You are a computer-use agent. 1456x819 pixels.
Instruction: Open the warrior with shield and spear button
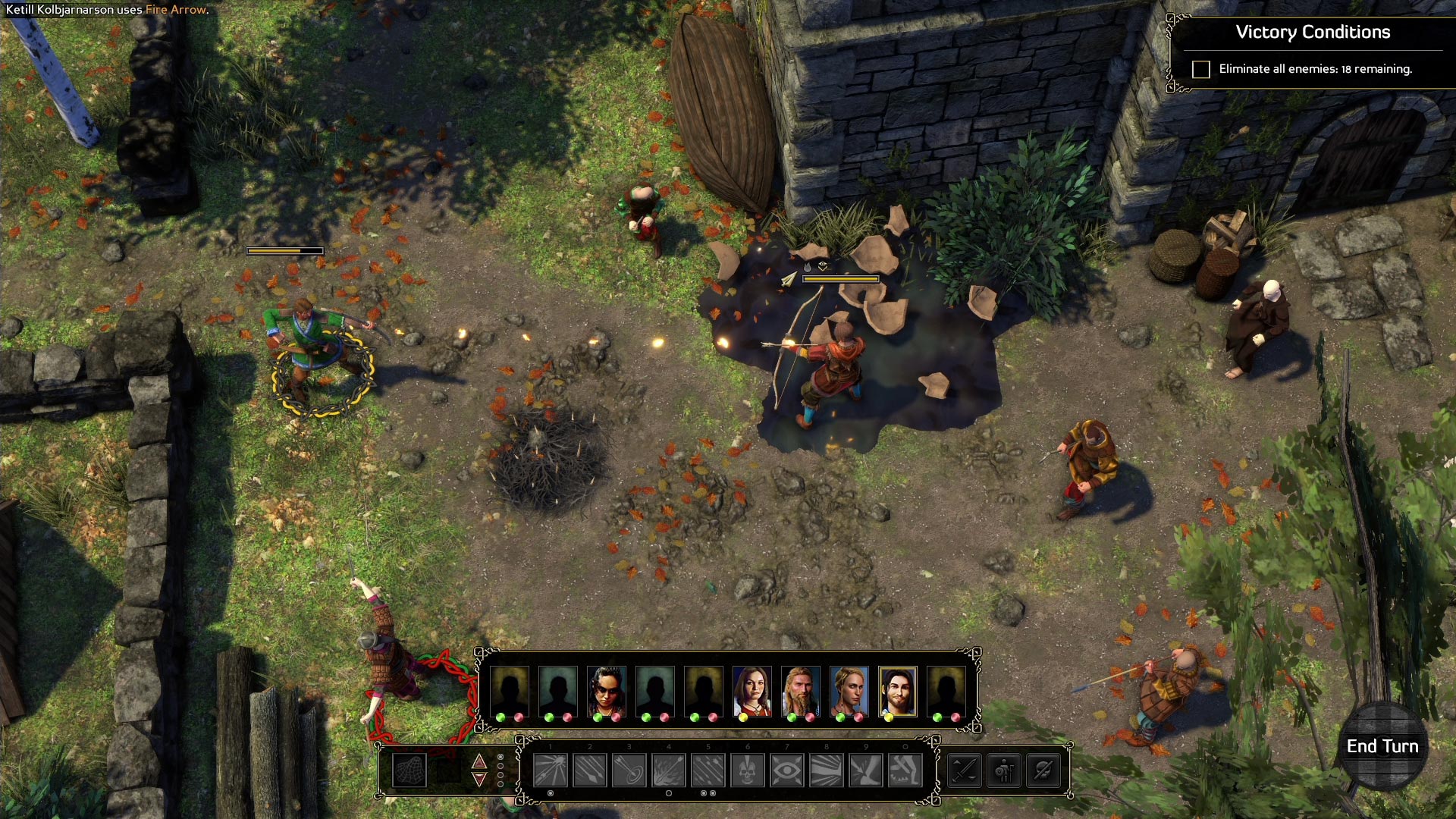1004,771
